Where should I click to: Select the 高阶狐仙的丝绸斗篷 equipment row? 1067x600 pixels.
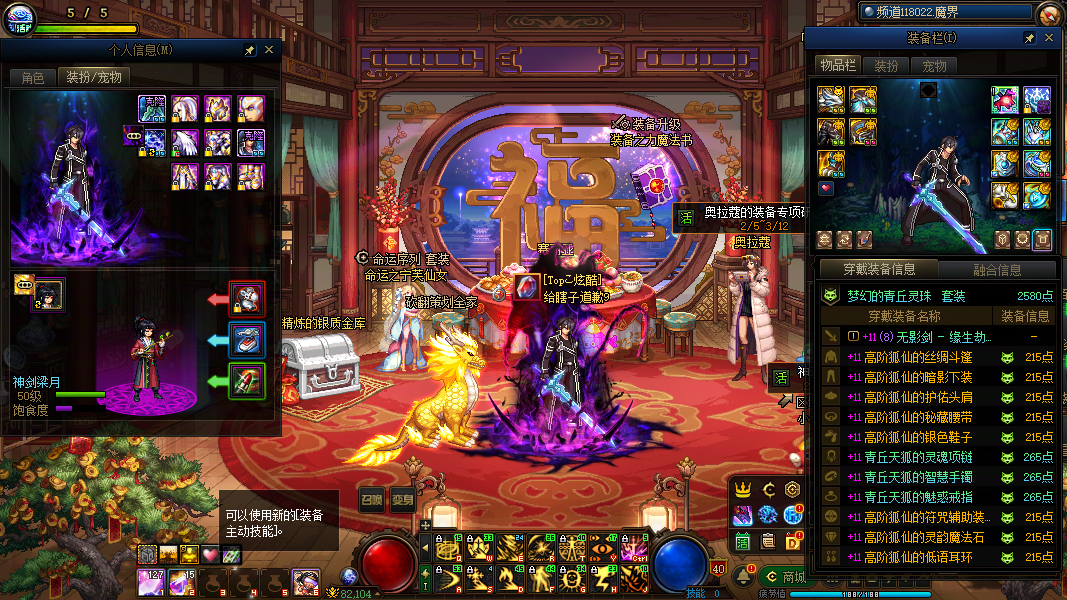919,357
